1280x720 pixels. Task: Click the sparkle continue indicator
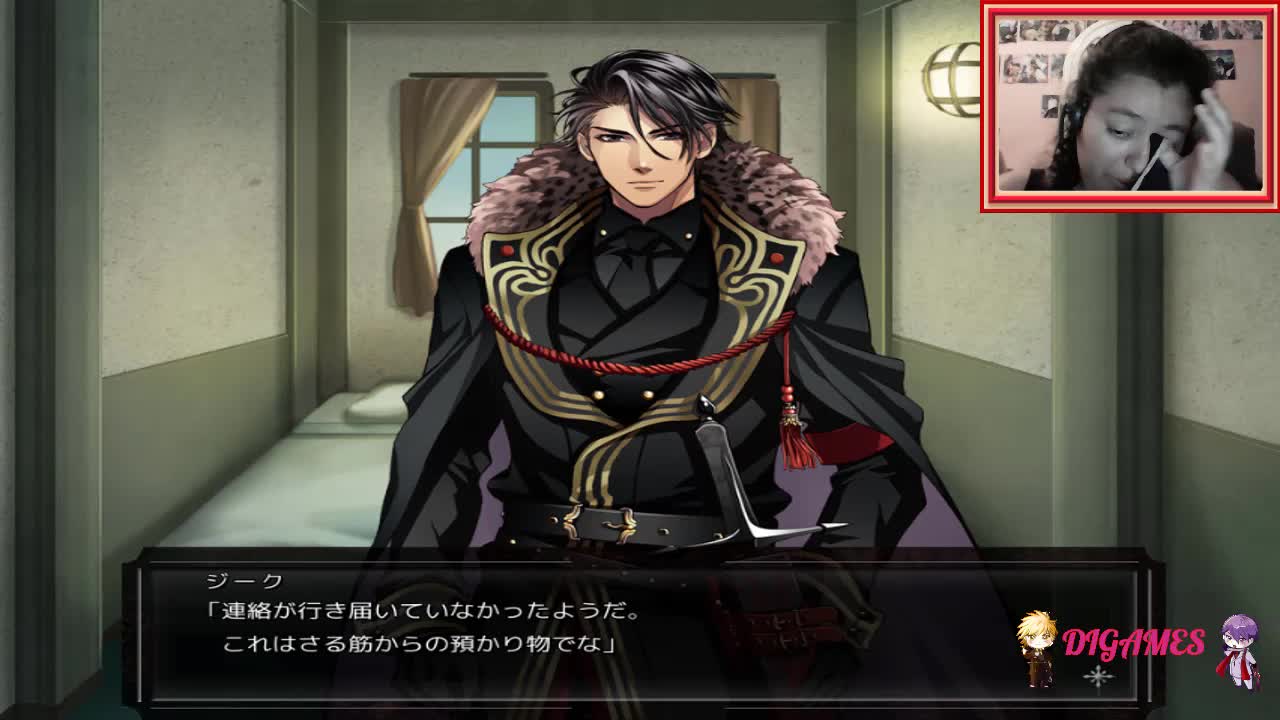tap(1098, 678)
